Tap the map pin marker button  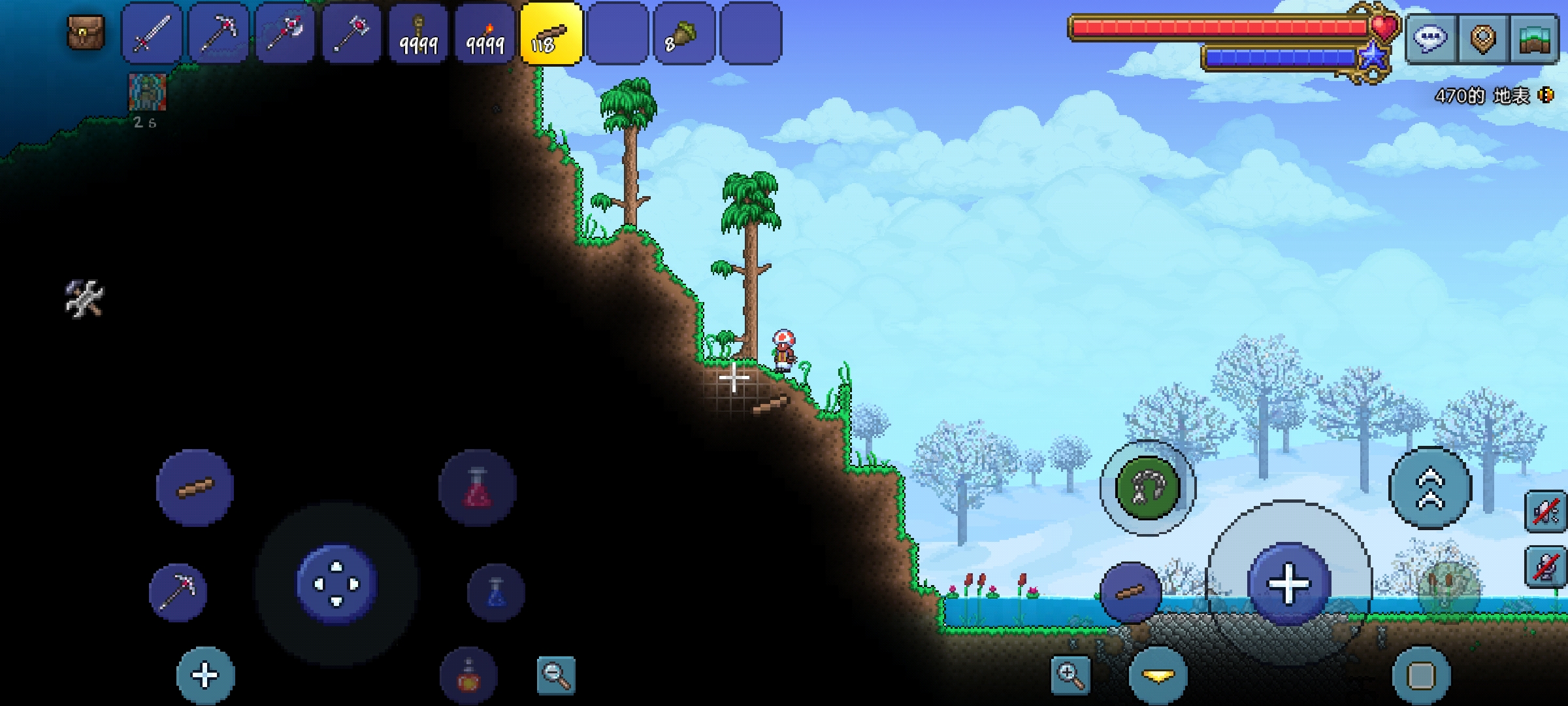pos(1482,39)
